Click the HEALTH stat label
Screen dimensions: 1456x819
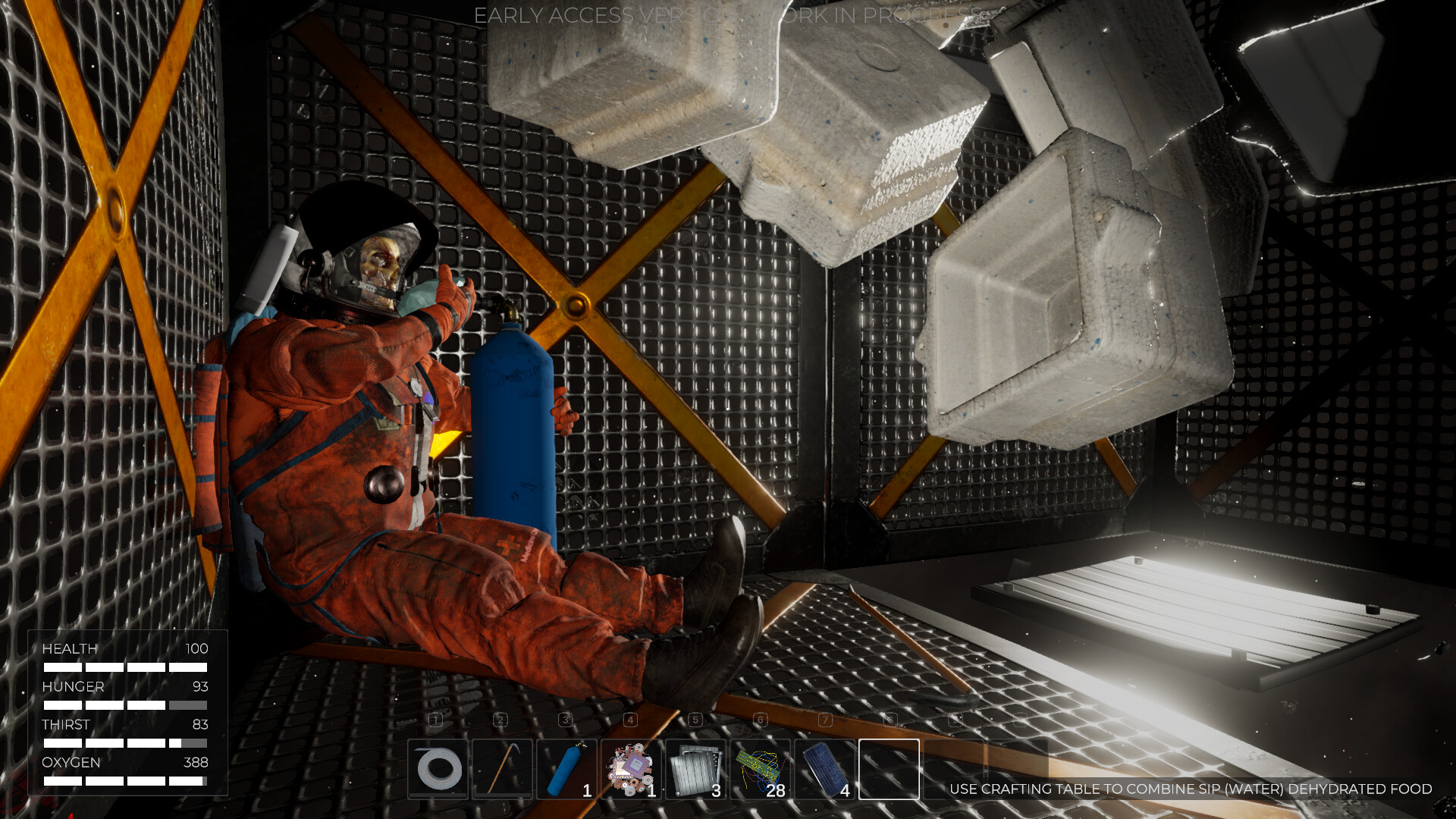[x=69, y=649]
